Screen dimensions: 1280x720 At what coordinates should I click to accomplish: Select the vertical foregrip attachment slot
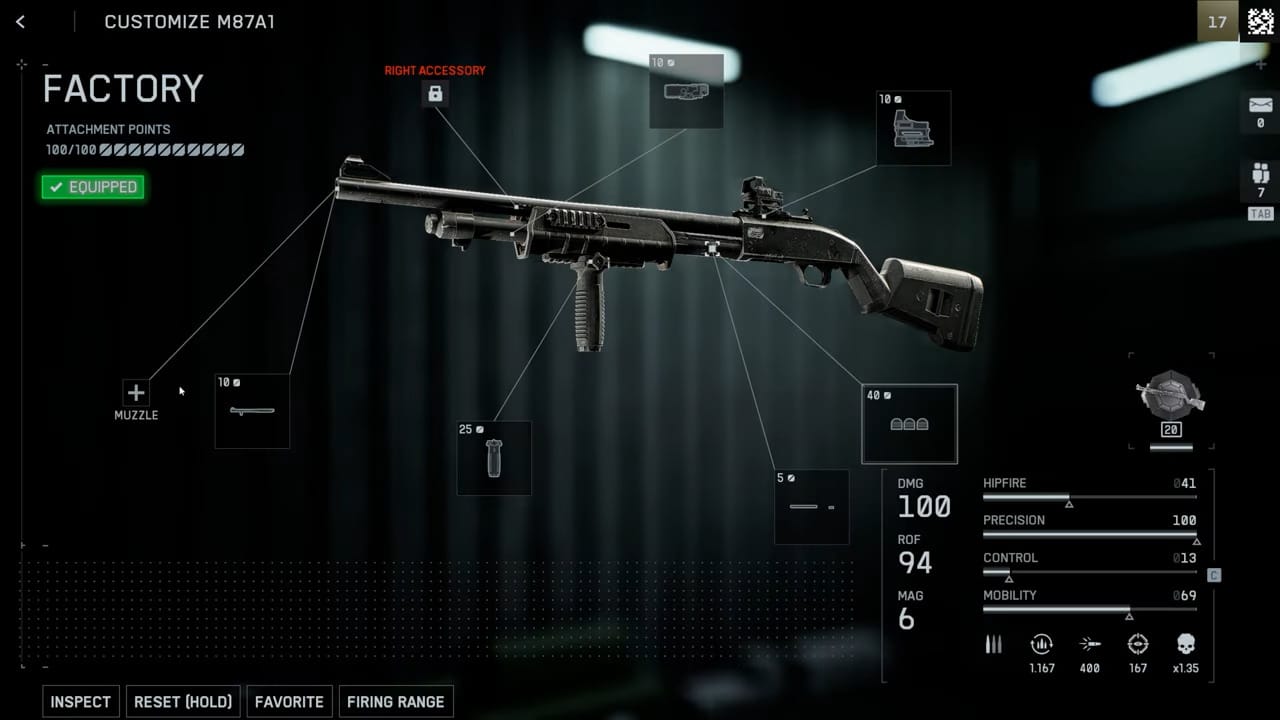pos(494,458)
